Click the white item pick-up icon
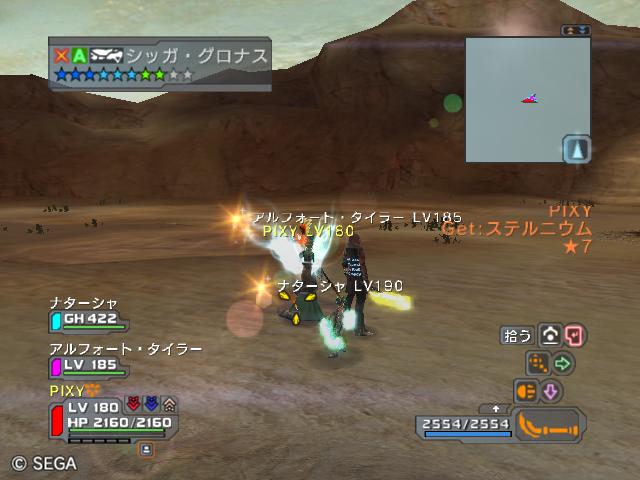 (550, 336)
